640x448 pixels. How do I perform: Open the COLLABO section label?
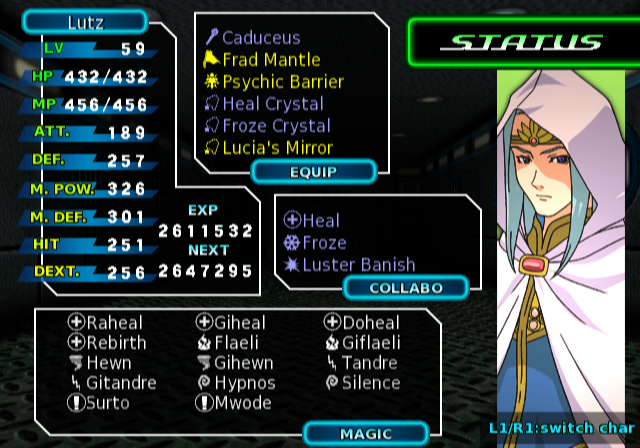click(405, 288)
